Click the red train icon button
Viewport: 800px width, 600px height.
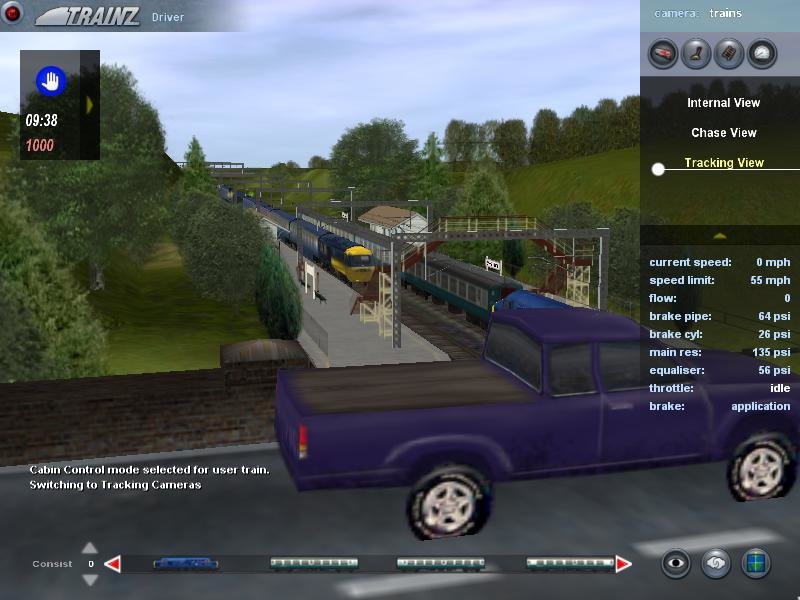[662, 53]
